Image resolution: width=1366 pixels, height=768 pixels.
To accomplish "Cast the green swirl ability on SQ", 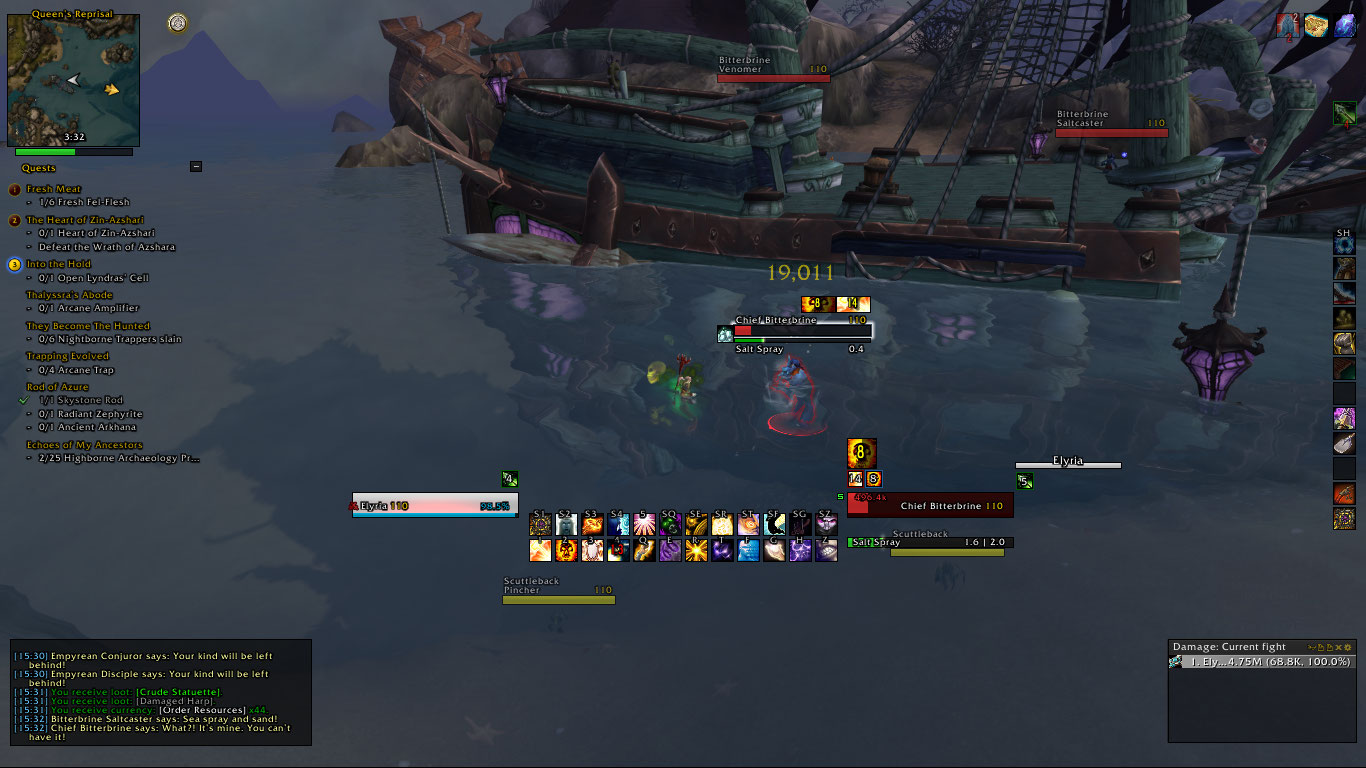I will click(x=670, y=524).
